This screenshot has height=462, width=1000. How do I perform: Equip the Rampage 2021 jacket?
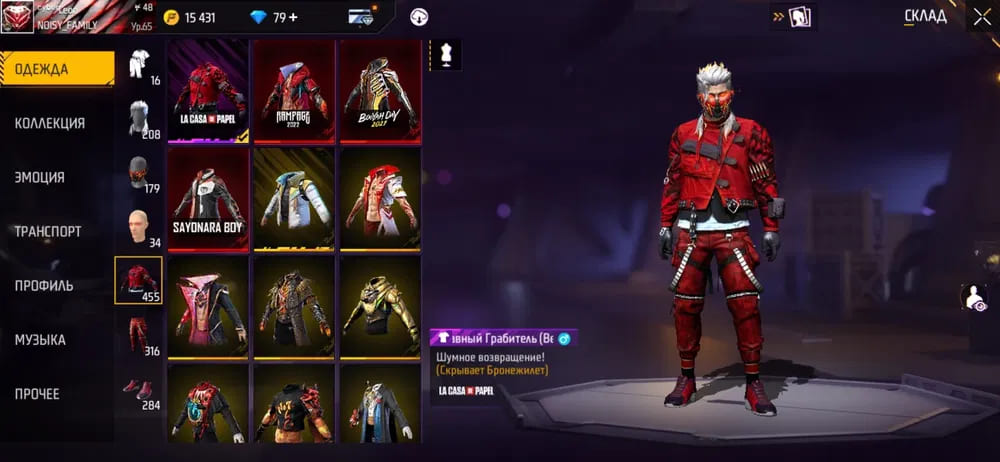(x=294, y=92)
